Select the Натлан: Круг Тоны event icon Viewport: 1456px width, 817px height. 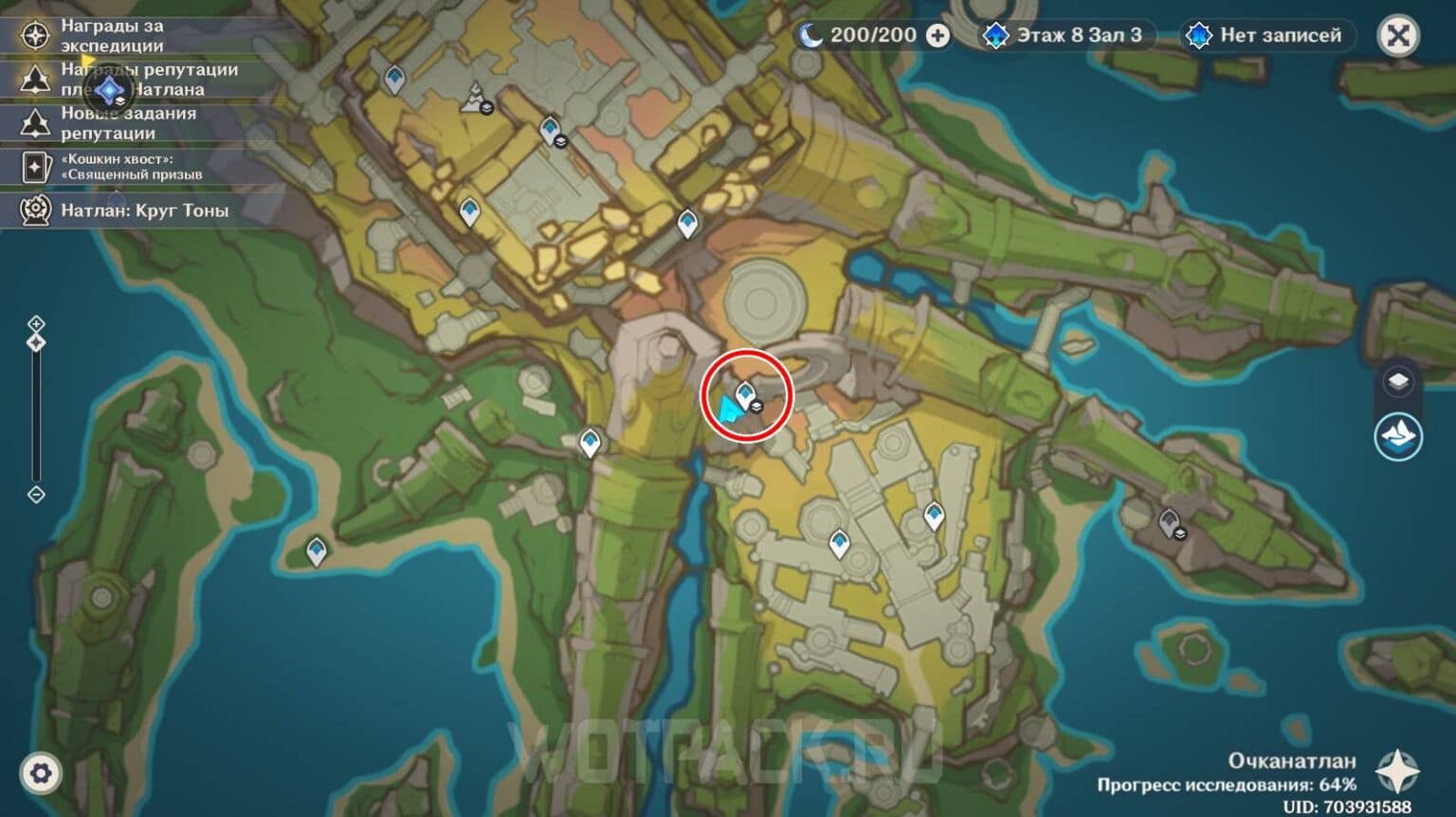pyautogui.click(x=35, y=210)
